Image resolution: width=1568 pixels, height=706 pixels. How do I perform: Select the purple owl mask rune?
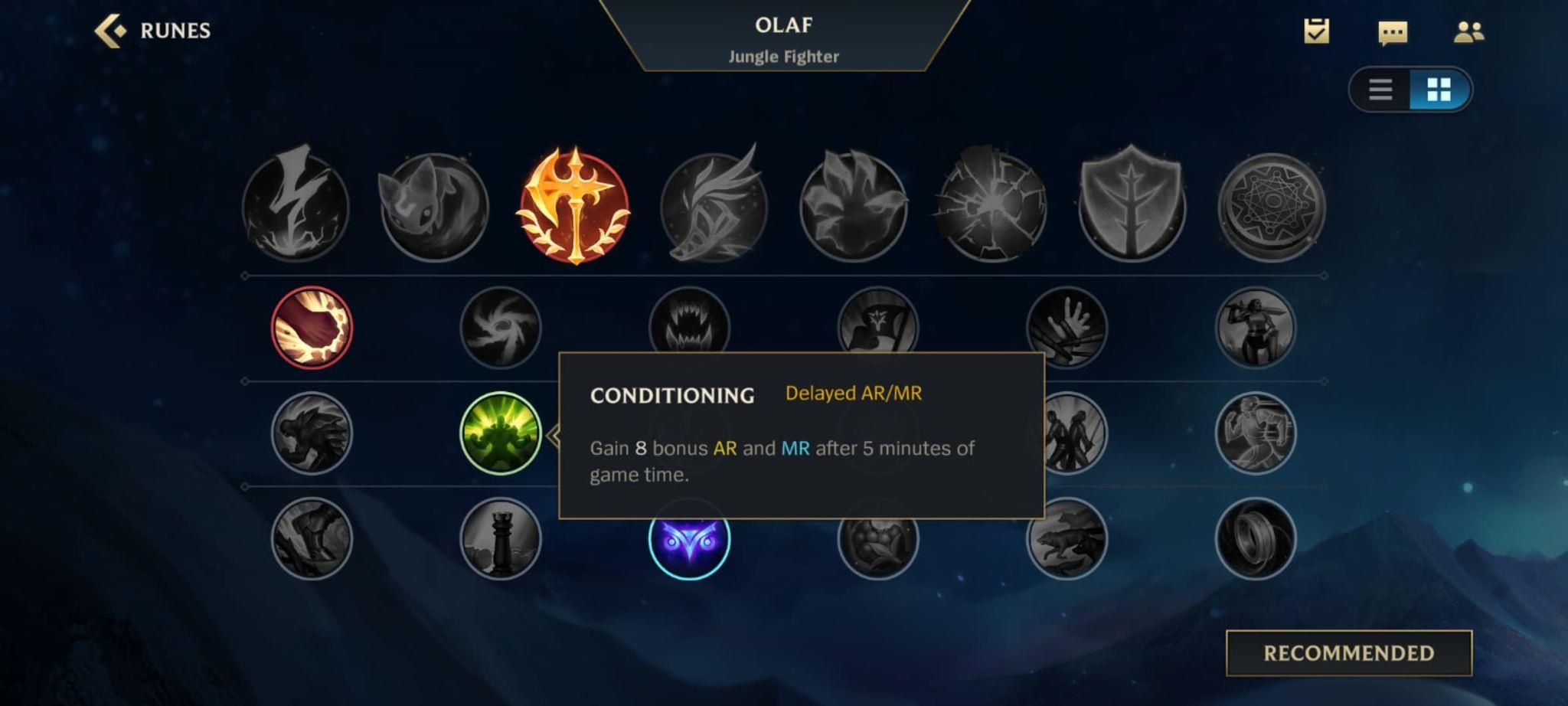pos(689,539)
